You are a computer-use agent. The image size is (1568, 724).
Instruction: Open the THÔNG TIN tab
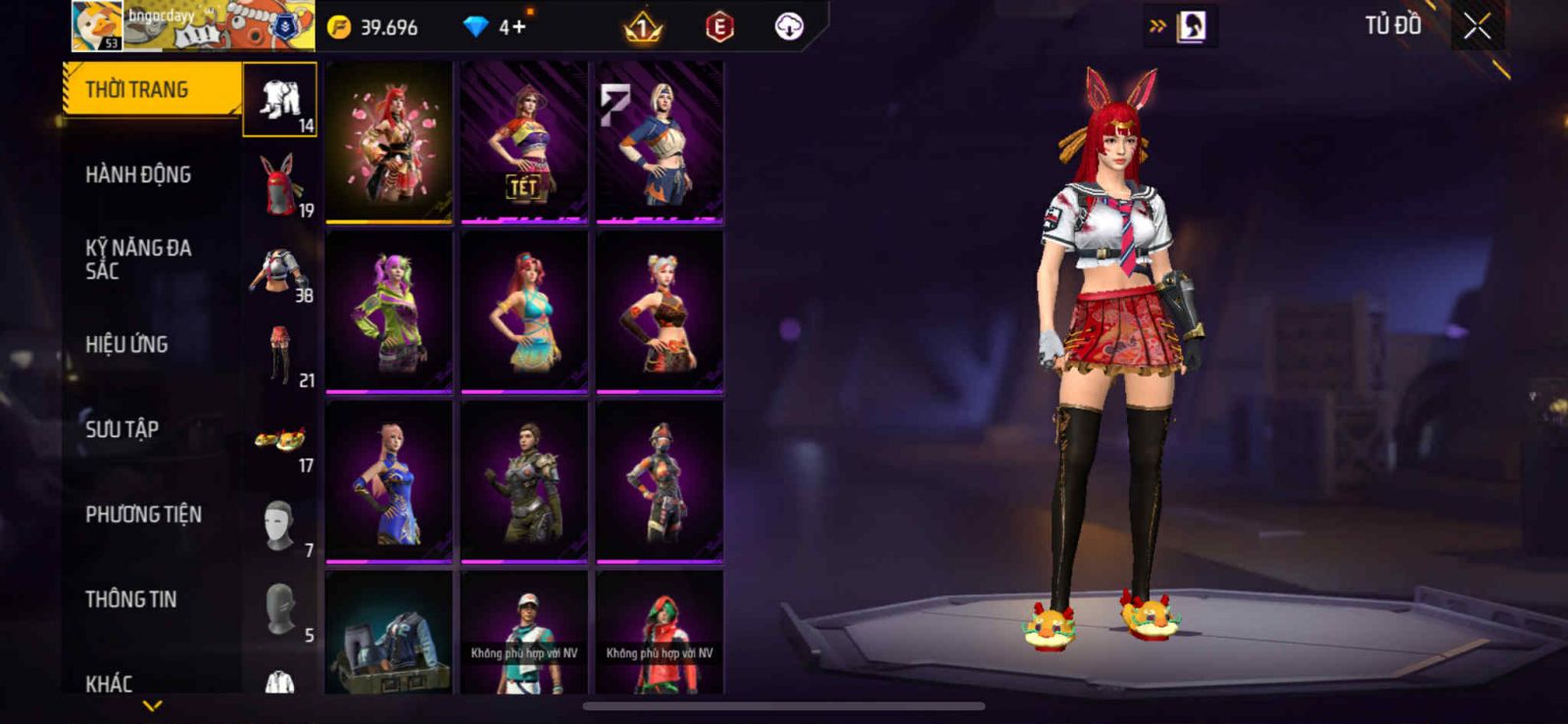coord(131,600)
